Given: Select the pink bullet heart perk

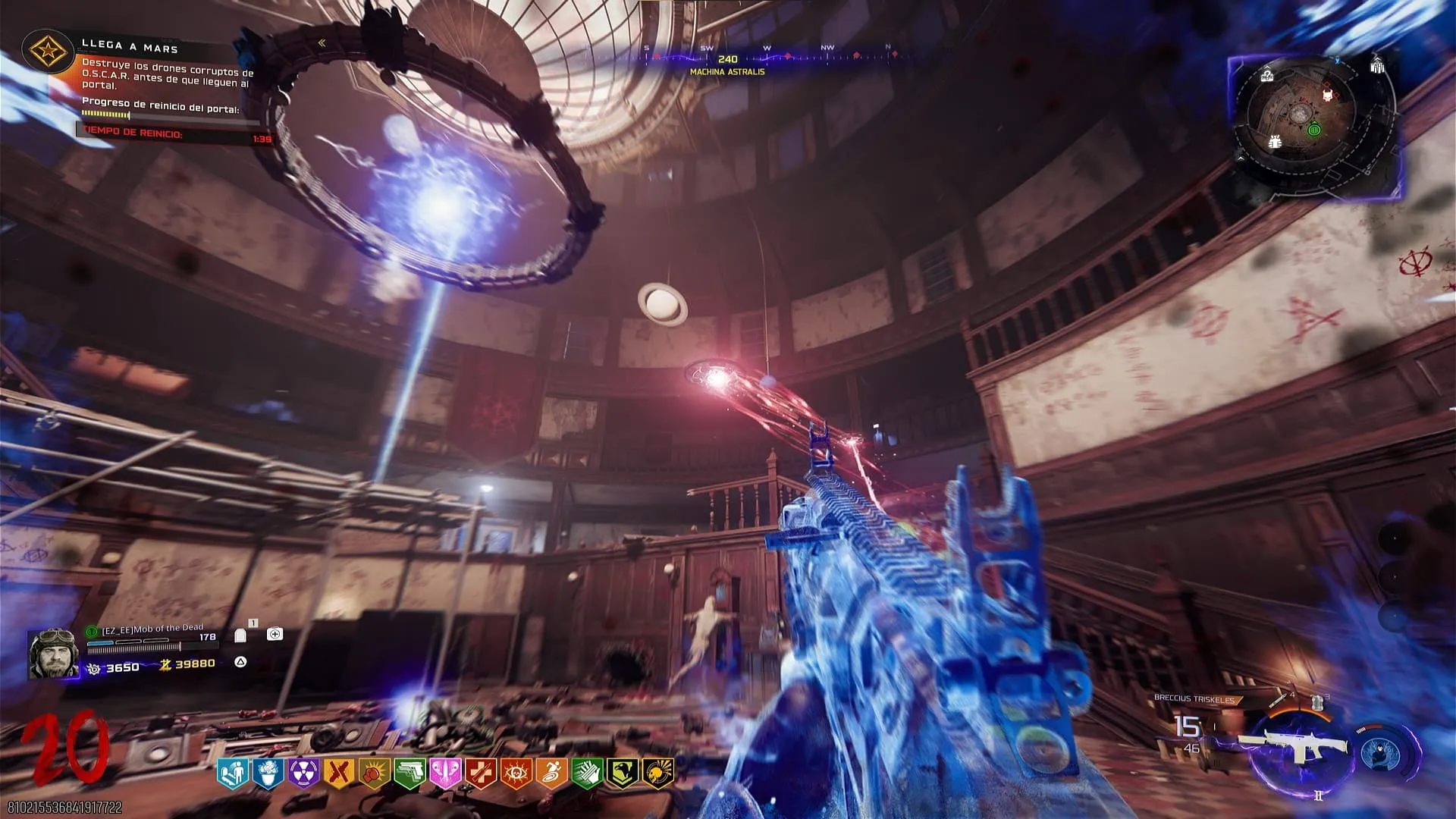Looking at the screenshot, I should point(445,773).
